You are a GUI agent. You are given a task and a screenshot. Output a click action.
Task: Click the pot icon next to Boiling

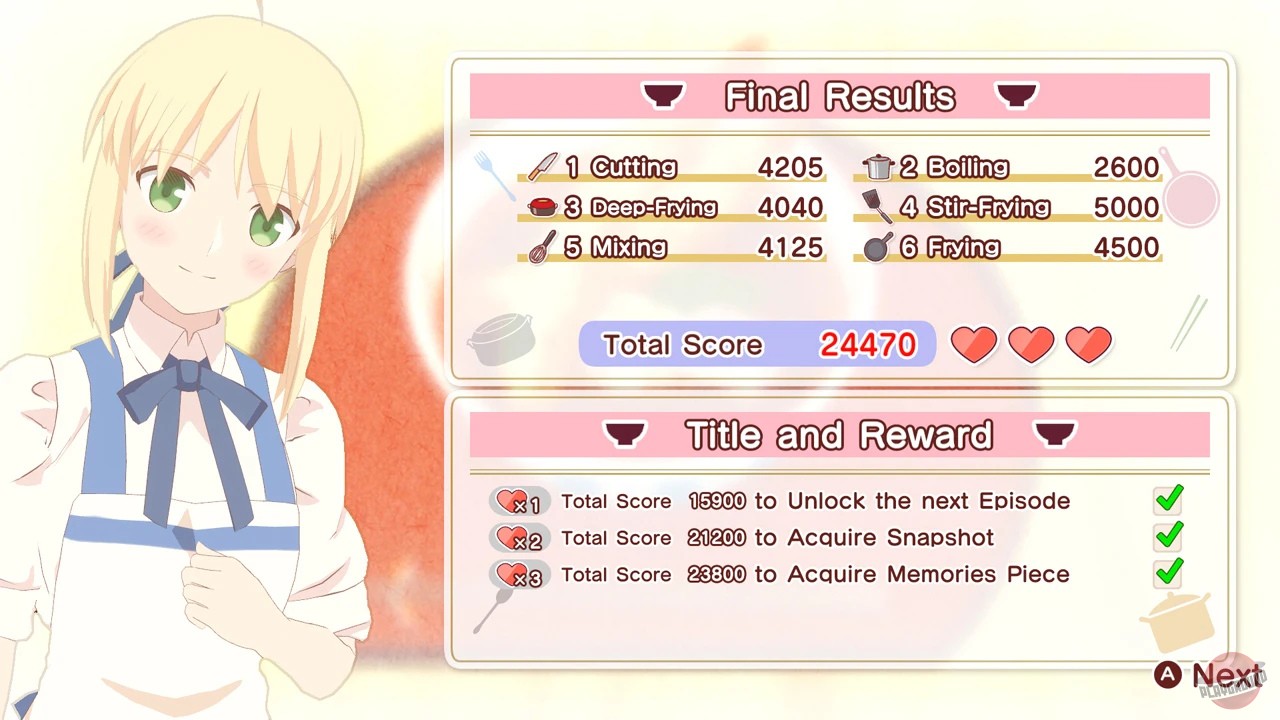(877, 167)
